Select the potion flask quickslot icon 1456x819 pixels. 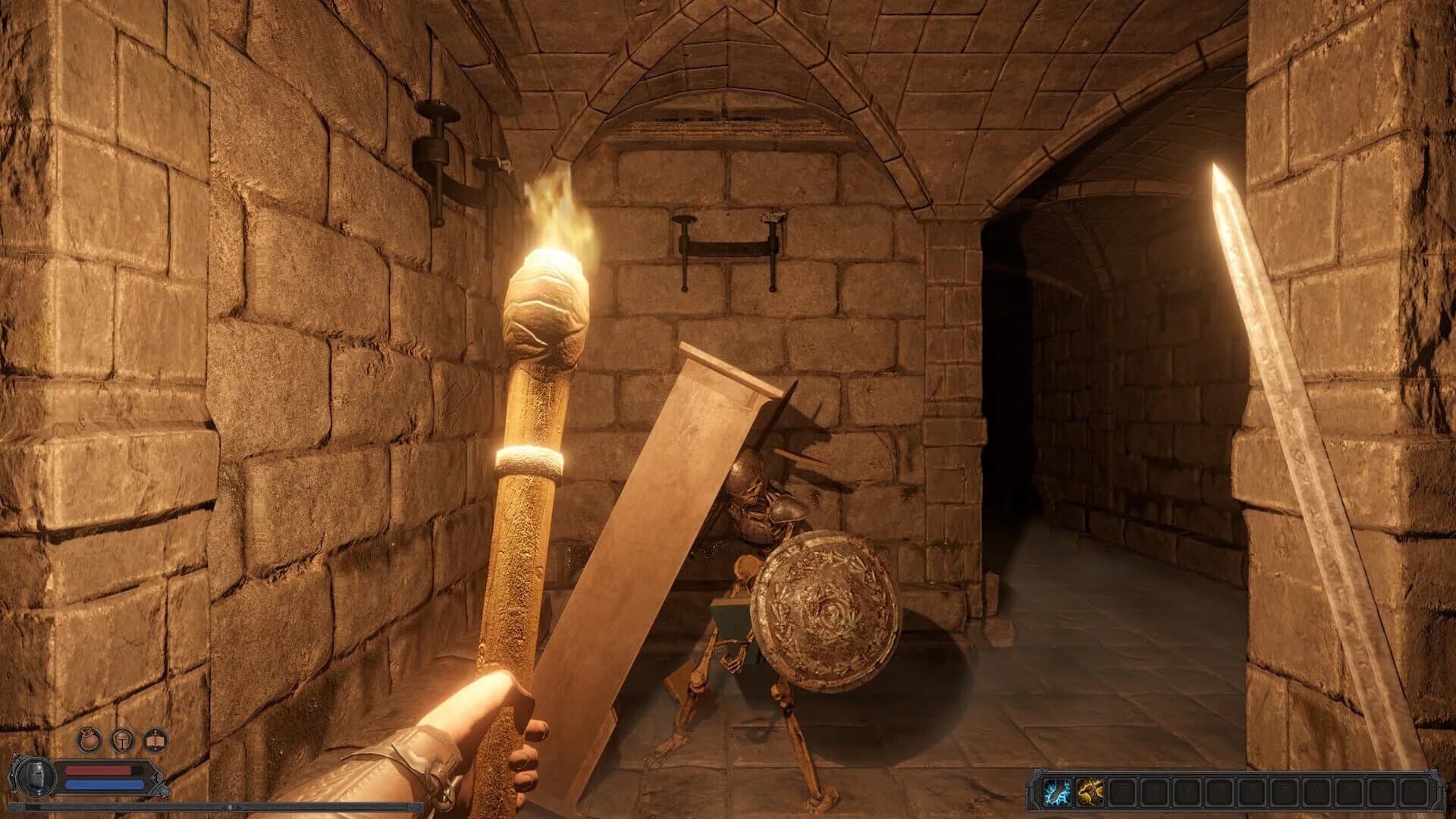[x=89, y=740]
